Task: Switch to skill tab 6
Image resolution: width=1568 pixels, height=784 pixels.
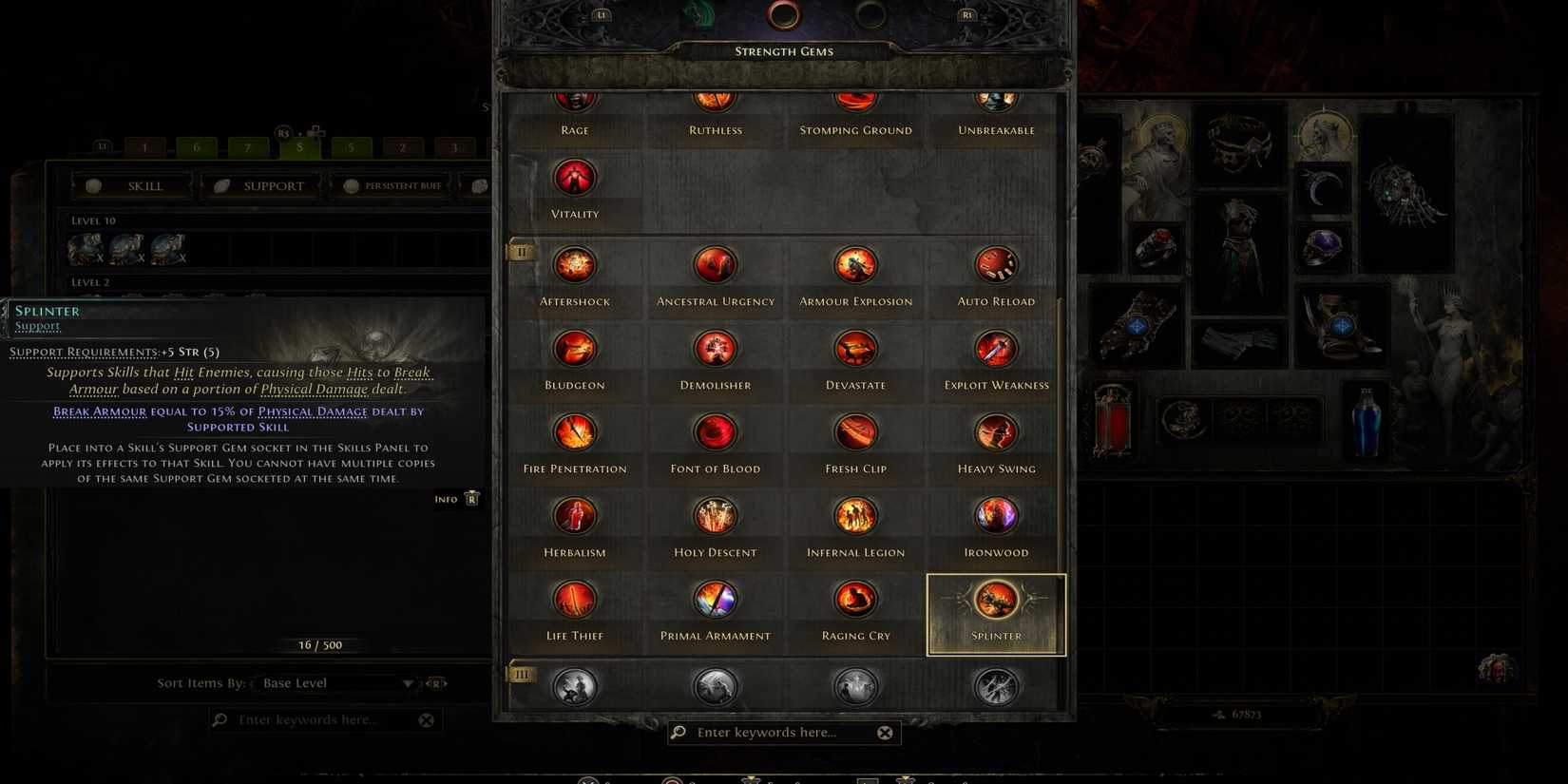Action: pos(196,147)
